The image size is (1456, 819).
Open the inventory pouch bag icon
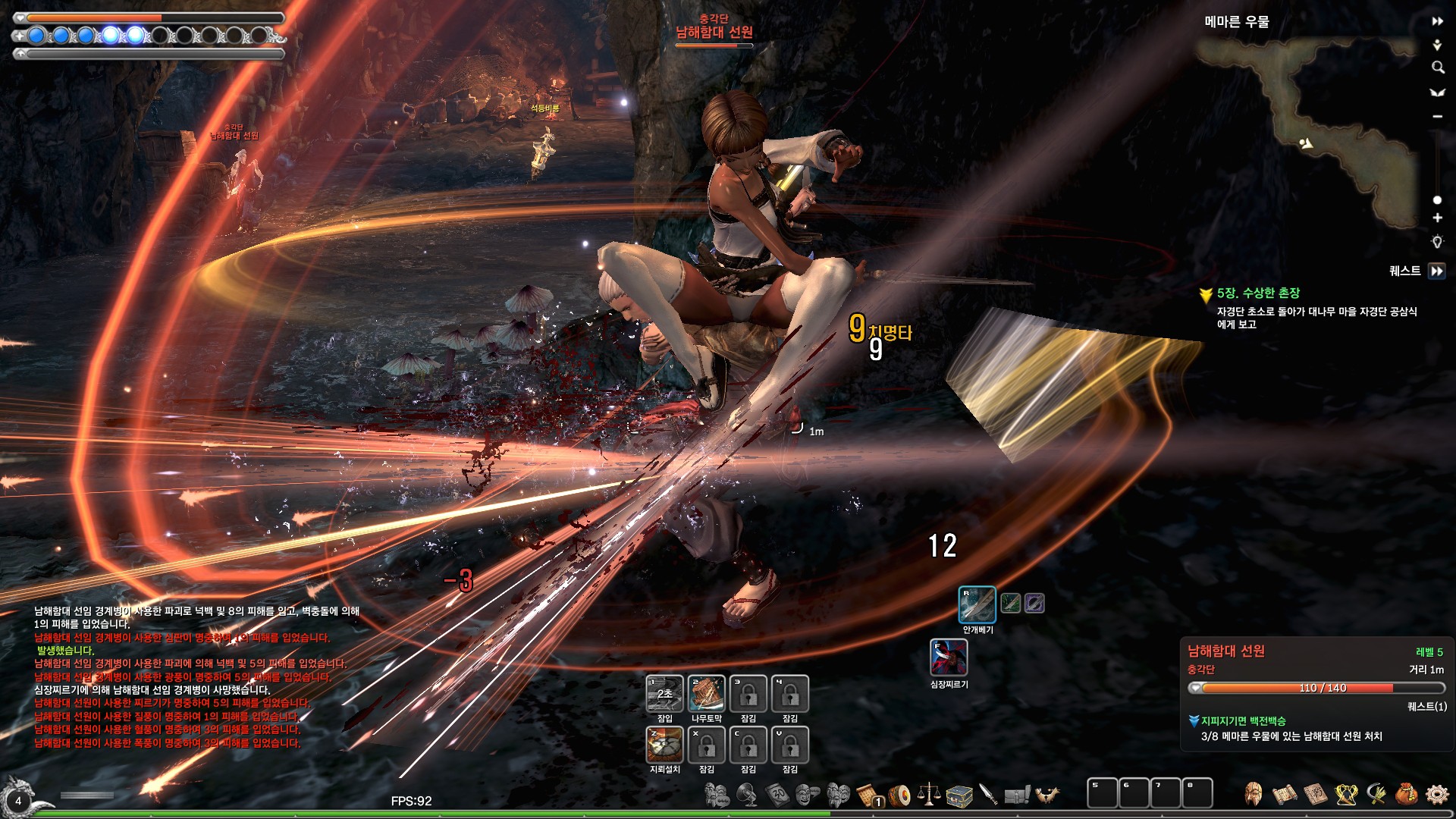(x=1406, y=794)
